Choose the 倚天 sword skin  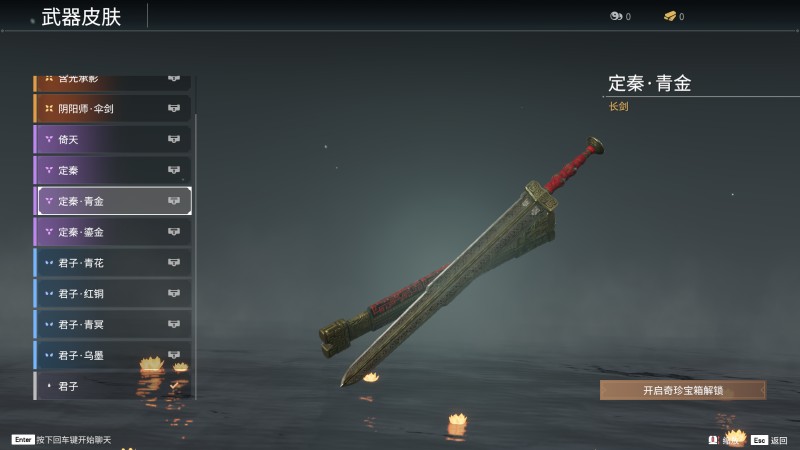click(x=112, y=139)
